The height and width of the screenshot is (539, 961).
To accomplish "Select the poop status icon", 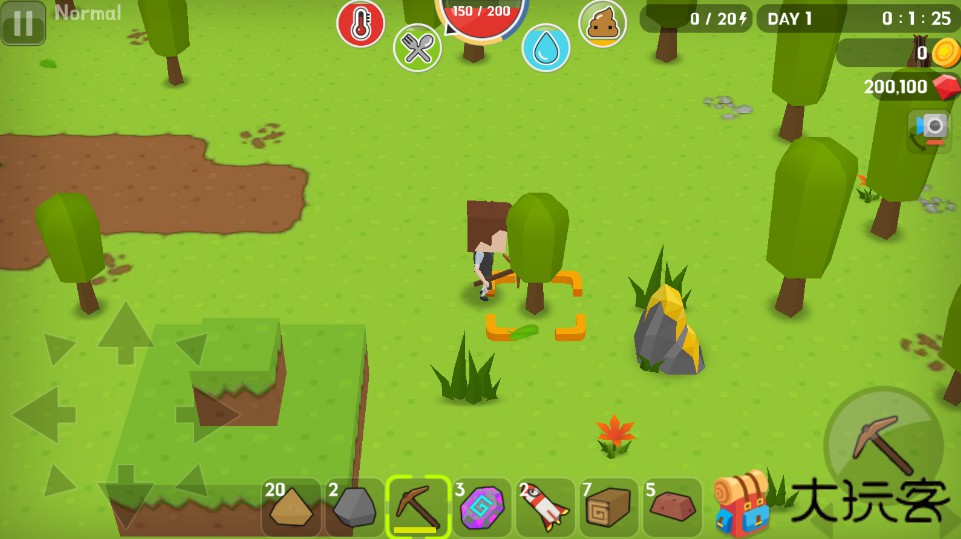I will (x=603, y=23).
